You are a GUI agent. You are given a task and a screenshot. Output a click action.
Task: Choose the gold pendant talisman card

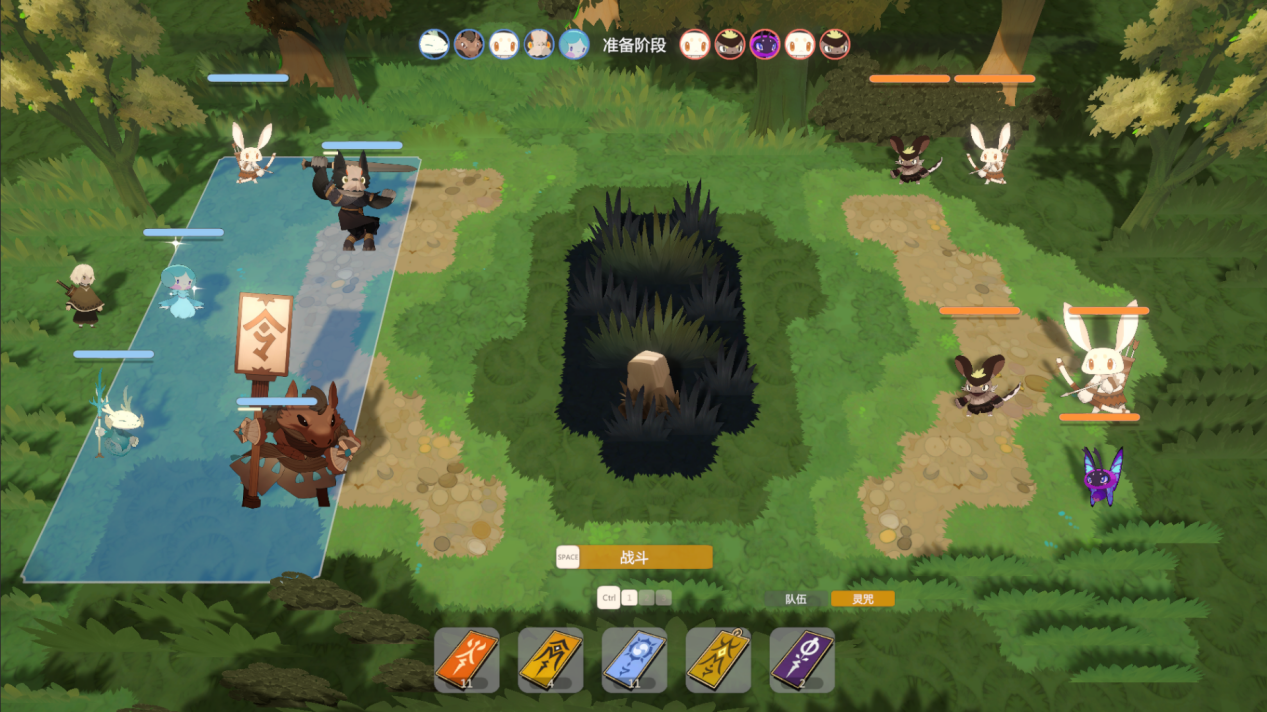coord(718,660)
